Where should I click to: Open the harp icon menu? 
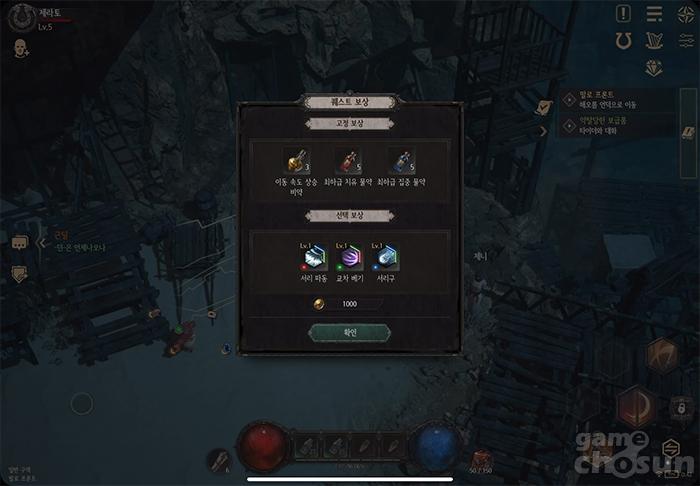(x=655, y=41)
